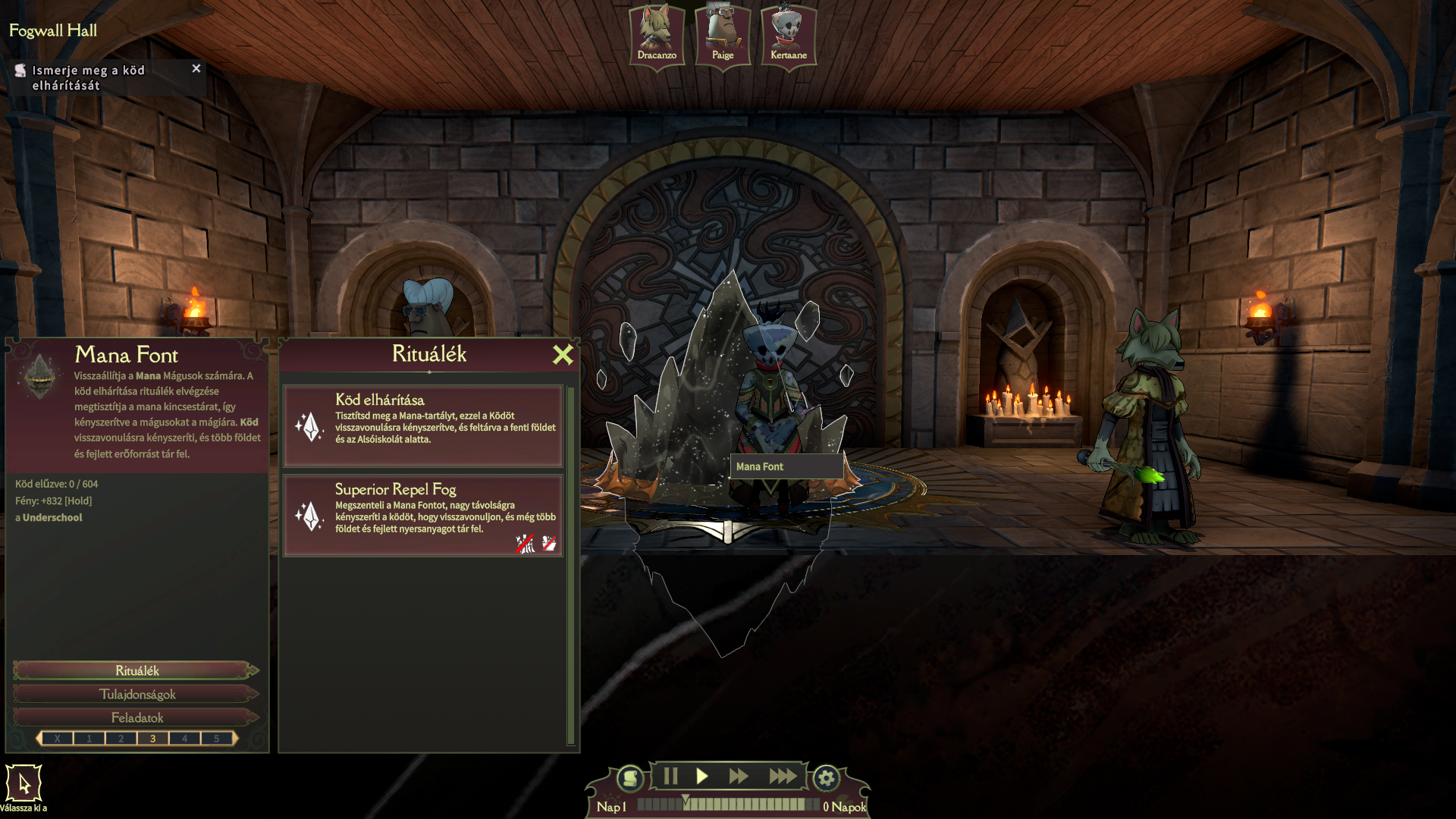The width and height of the screenshot is (1456, 819).
Task: Close the Rituálék panel
Action: pos(563,355)
